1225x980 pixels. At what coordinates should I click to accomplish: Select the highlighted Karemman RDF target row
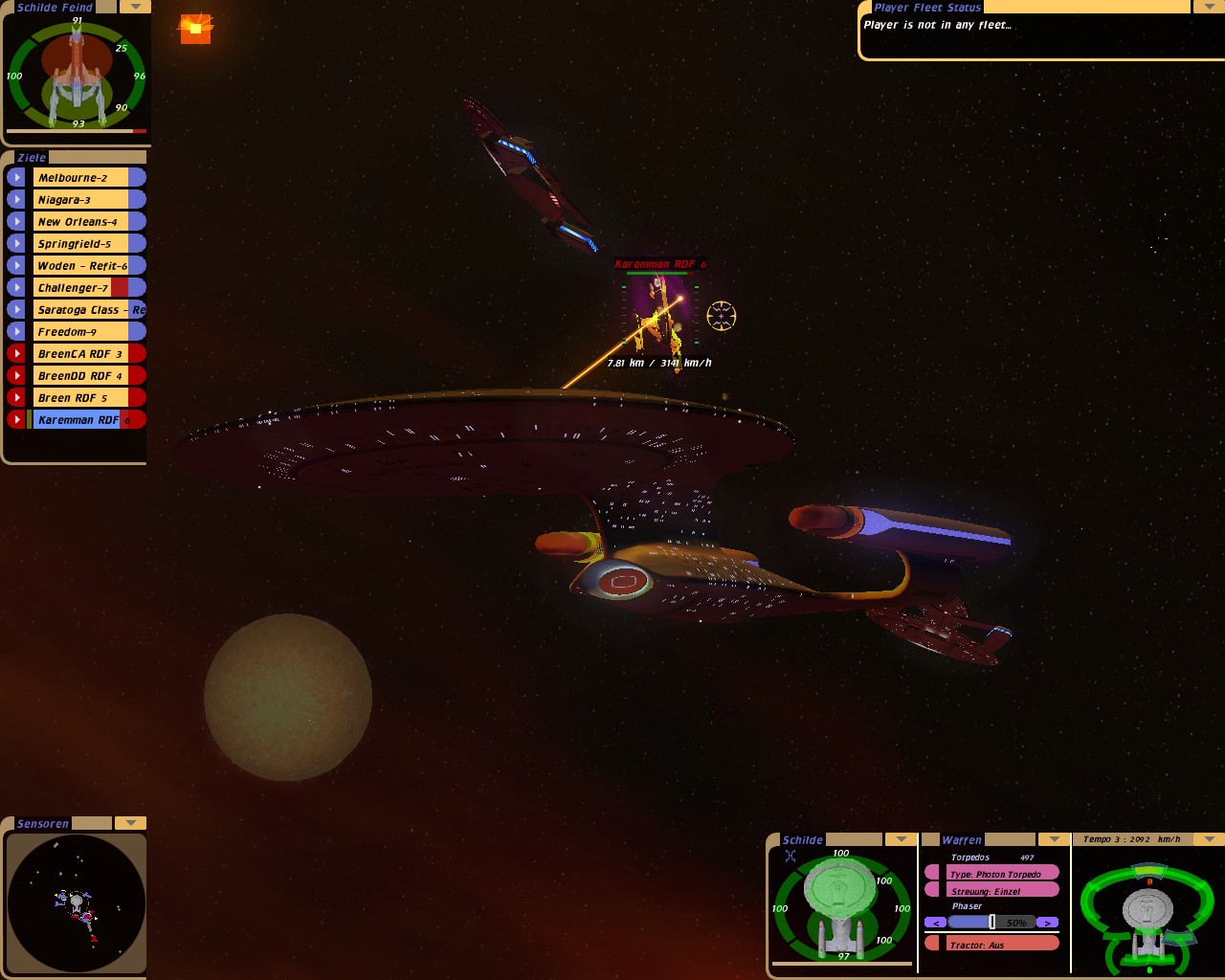point(78,420)
